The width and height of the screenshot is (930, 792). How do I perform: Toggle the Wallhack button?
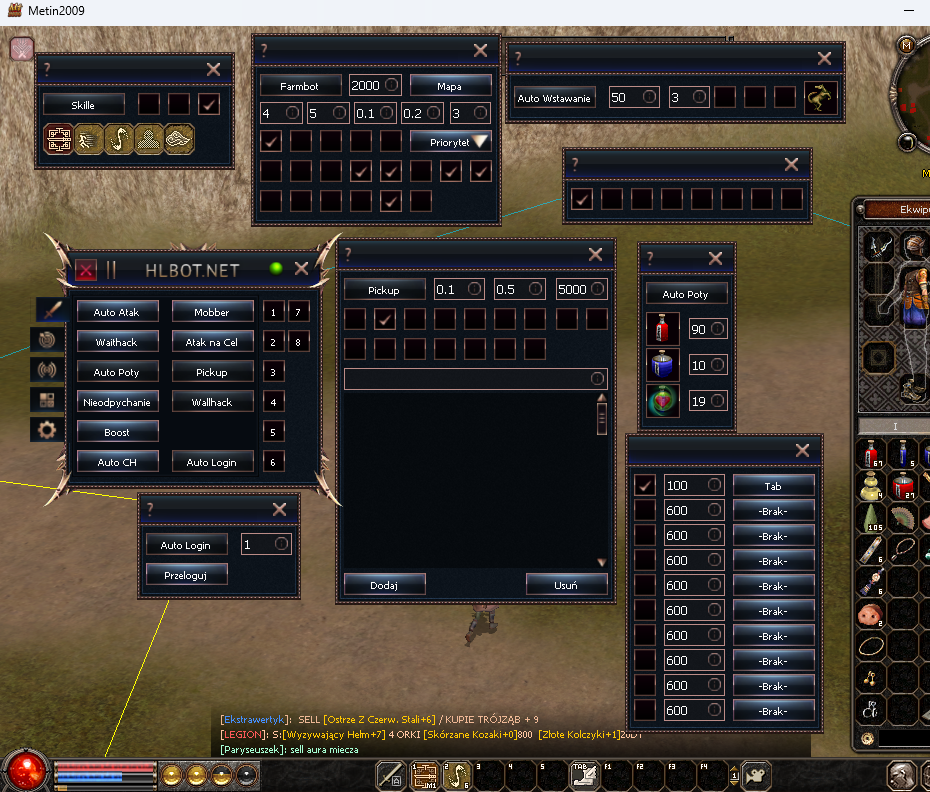pos(212,402)
